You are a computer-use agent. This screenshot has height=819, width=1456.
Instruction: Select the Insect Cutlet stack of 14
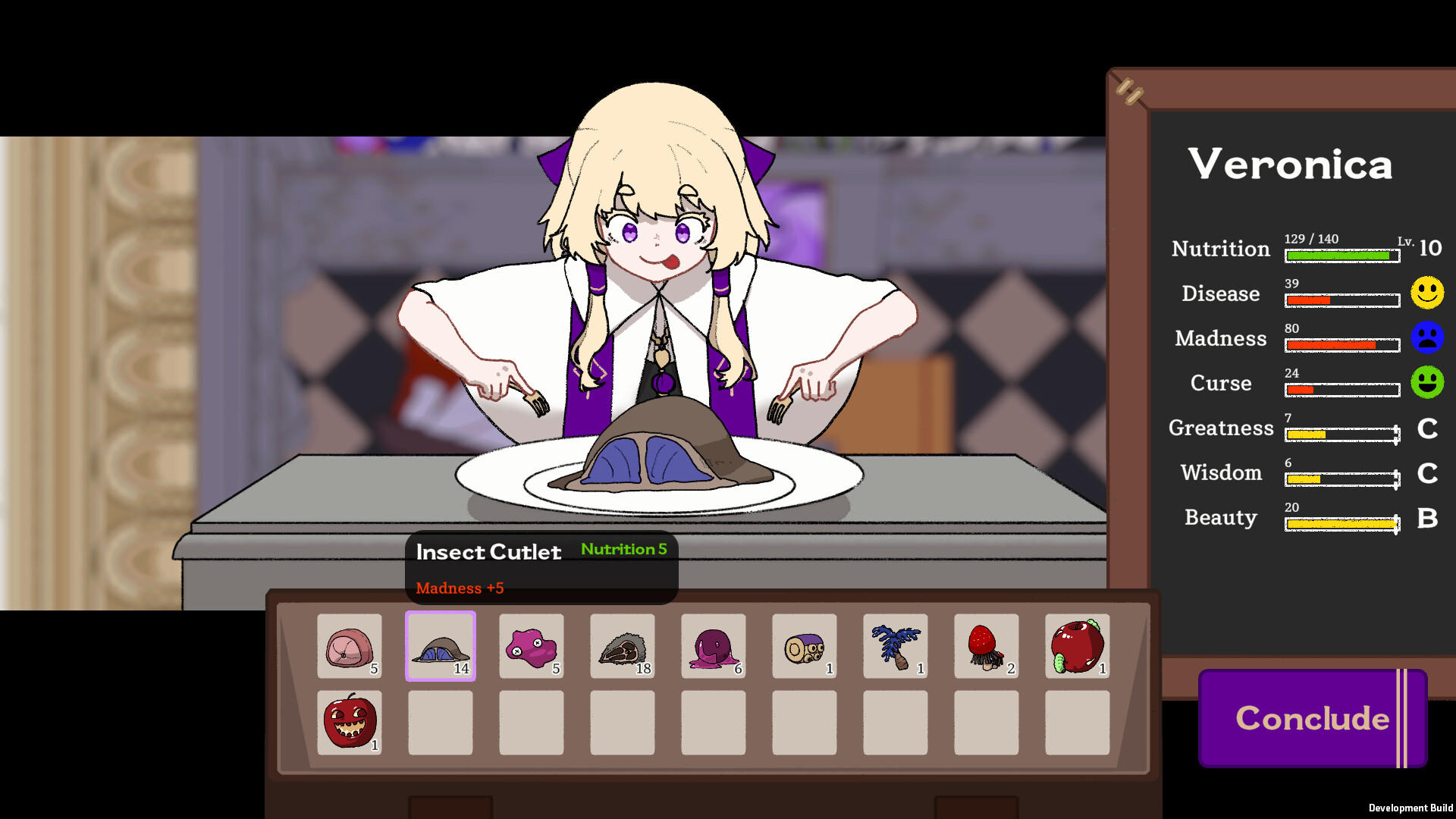click(440, 647)
